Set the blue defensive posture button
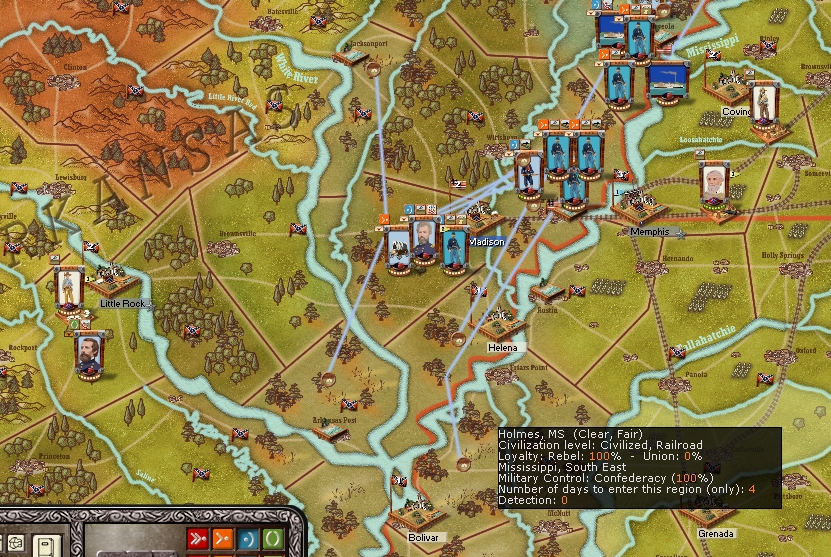831x557 pixels. point(246,540)
